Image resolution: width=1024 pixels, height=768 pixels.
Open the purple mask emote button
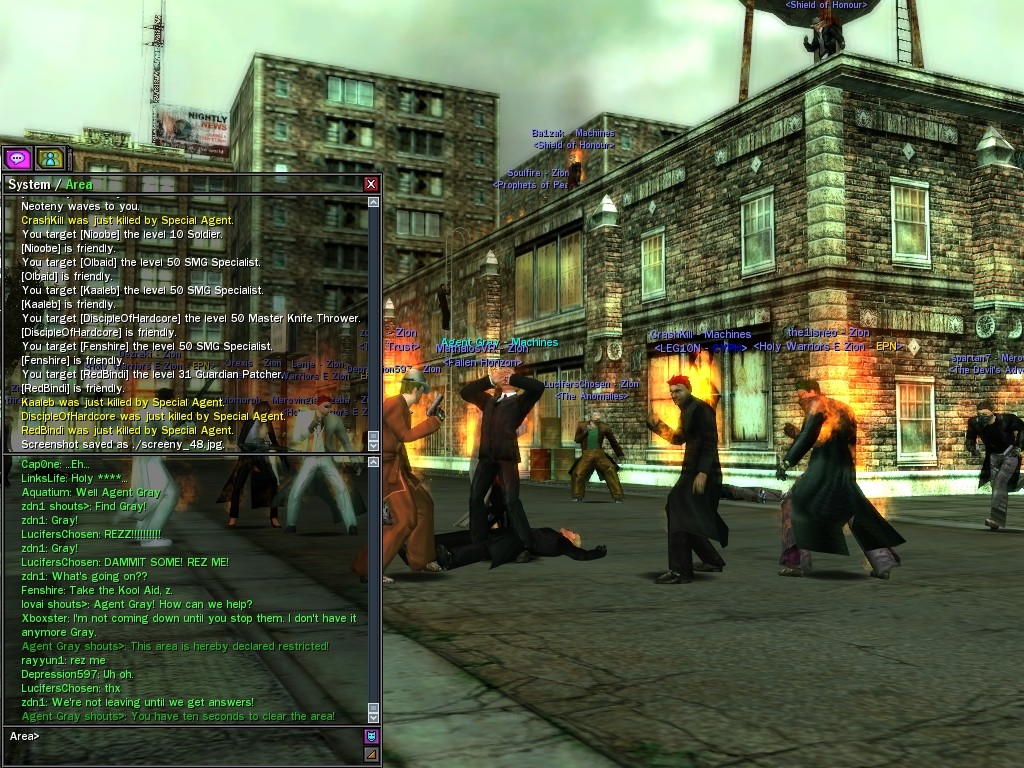(371, 737)
